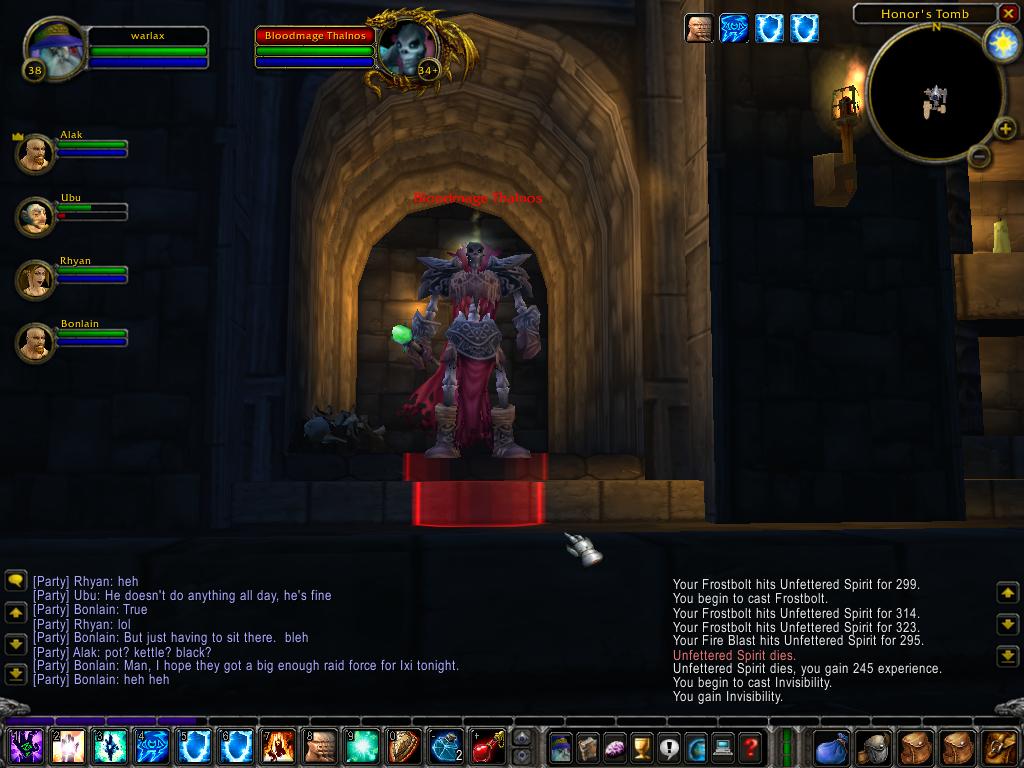Open the help menu red question mark

[x=750, y=746]
